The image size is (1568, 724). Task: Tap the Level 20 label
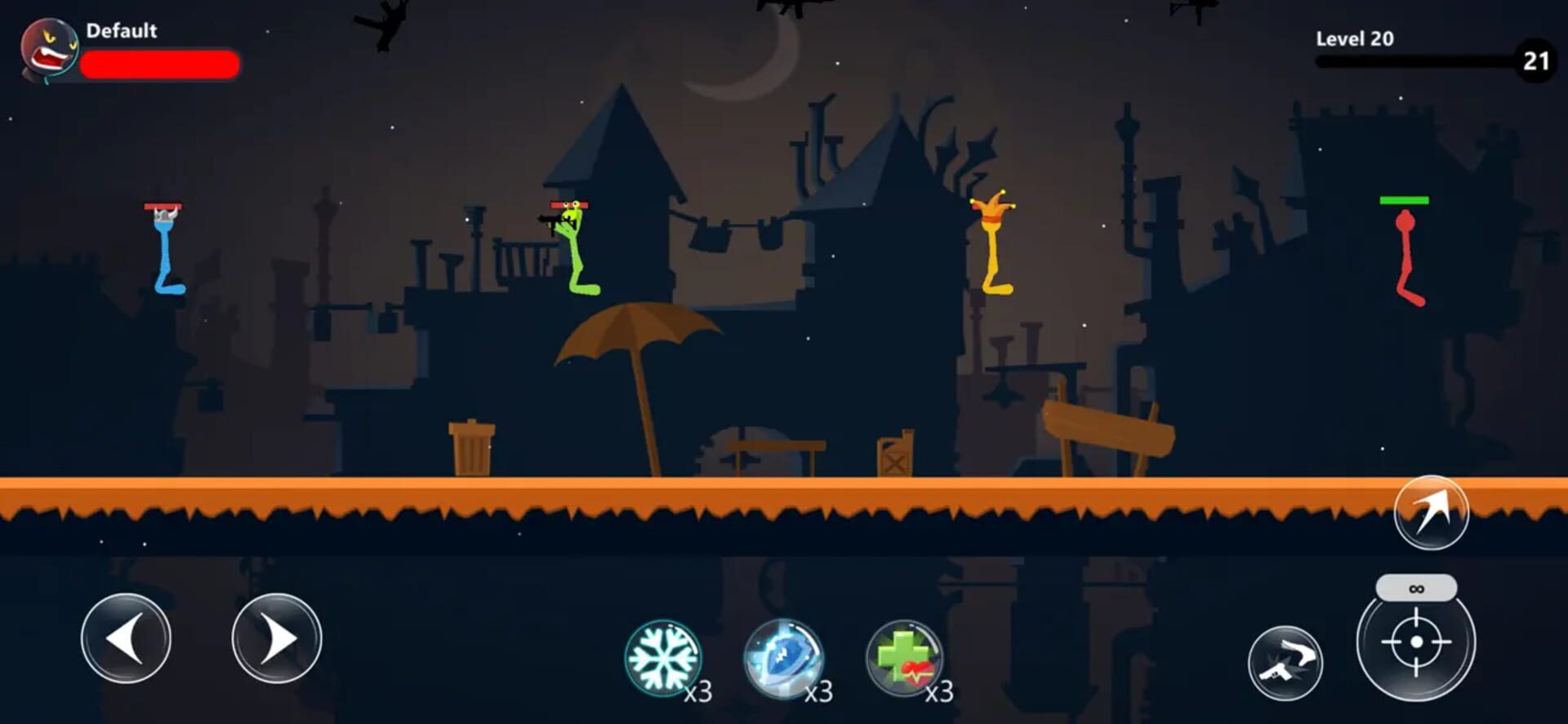tap(1354, 38)
